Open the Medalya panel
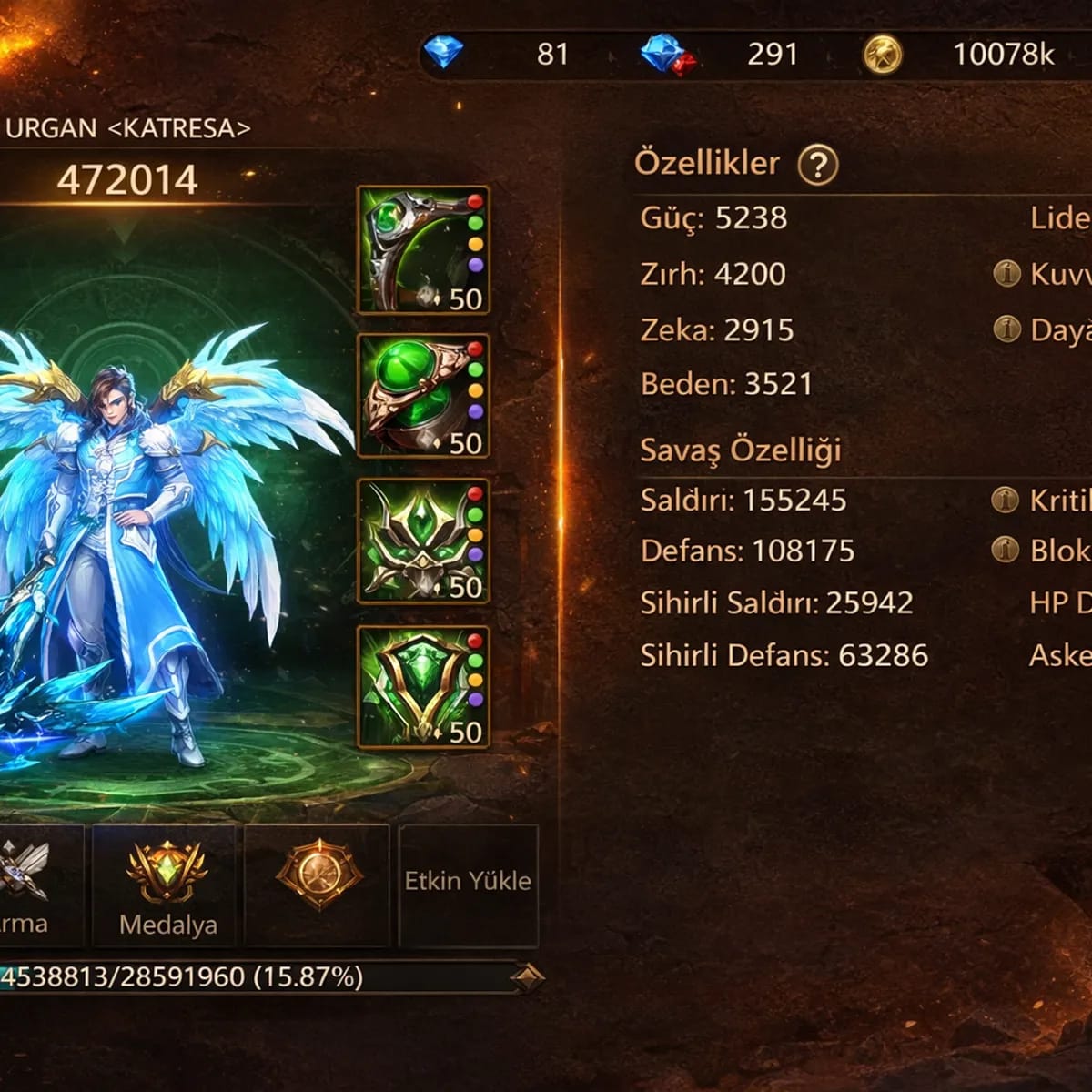Image resolution: width=1092 pixels, height=1092 pixels. [167, 885]
